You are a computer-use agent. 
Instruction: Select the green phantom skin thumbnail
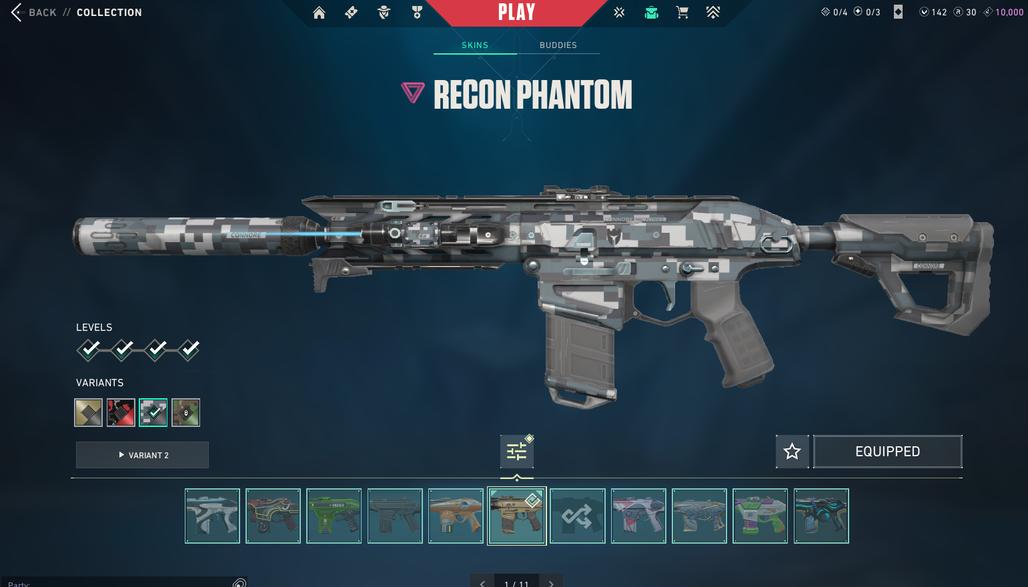pos(334,516)
